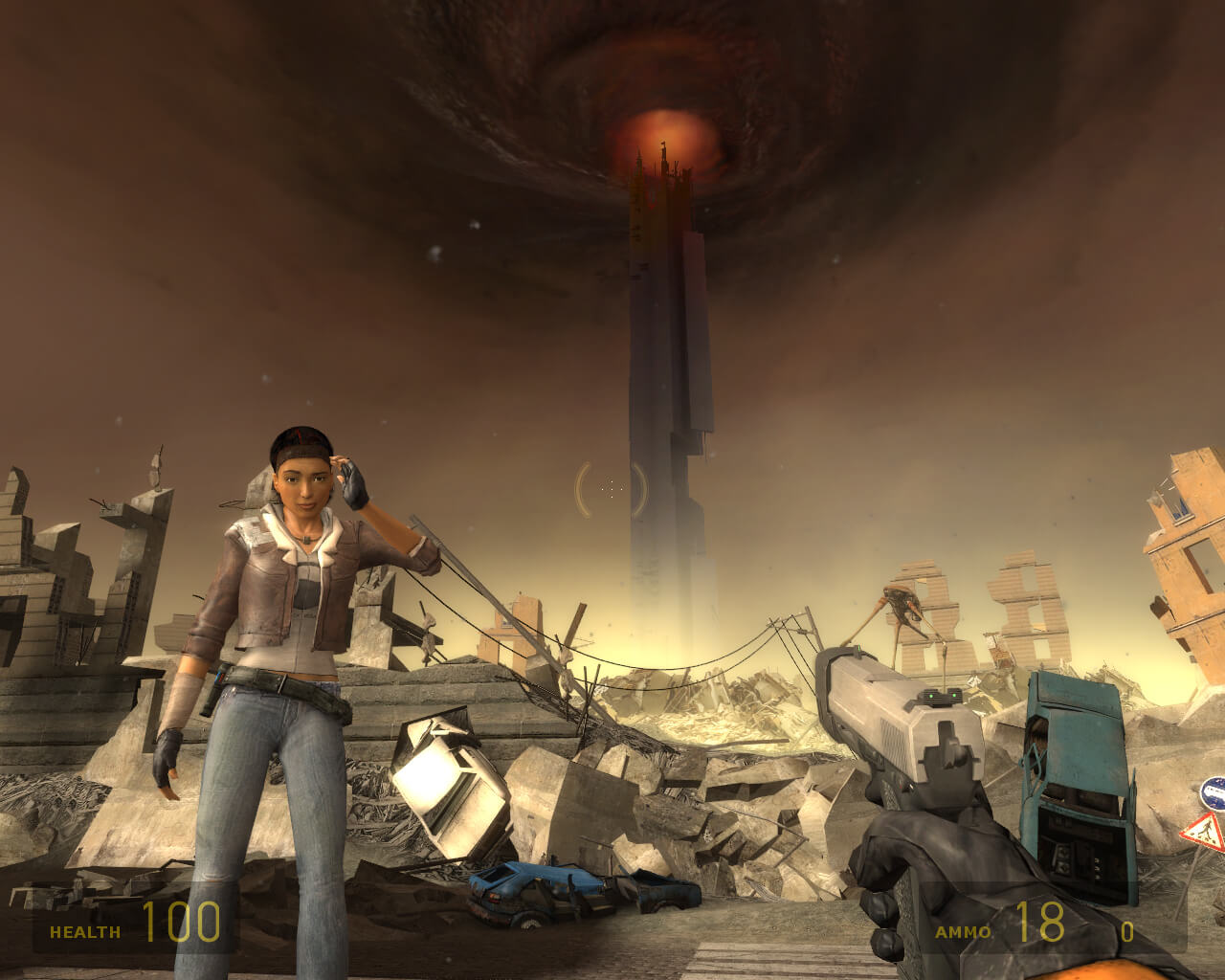The height and width of the screenshot is (980, 1225).
Task: Click the secondary ammo count showing 0
Action: [x=1127, y=929]
